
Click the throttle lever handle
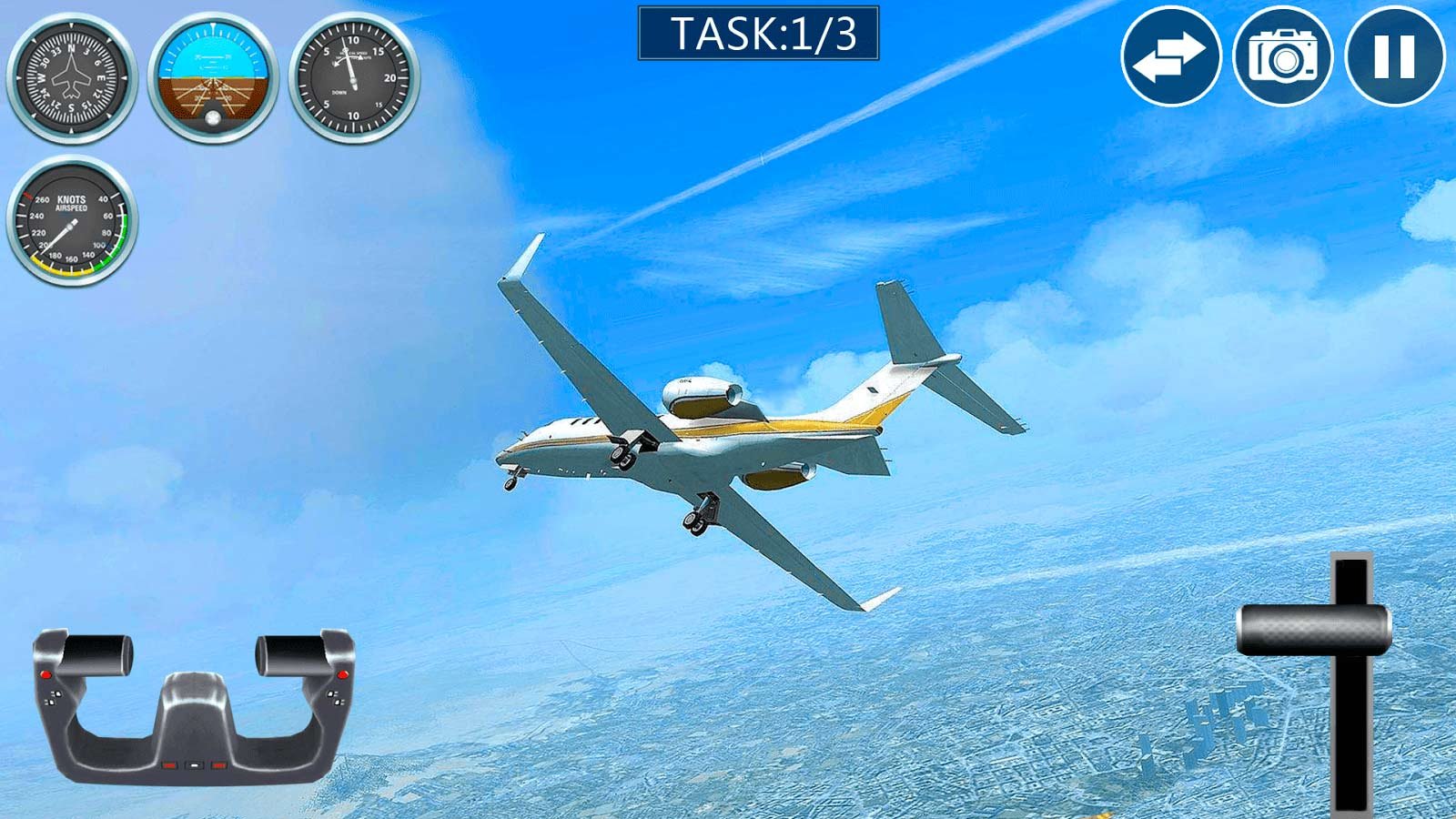(x=1313, y=629)
